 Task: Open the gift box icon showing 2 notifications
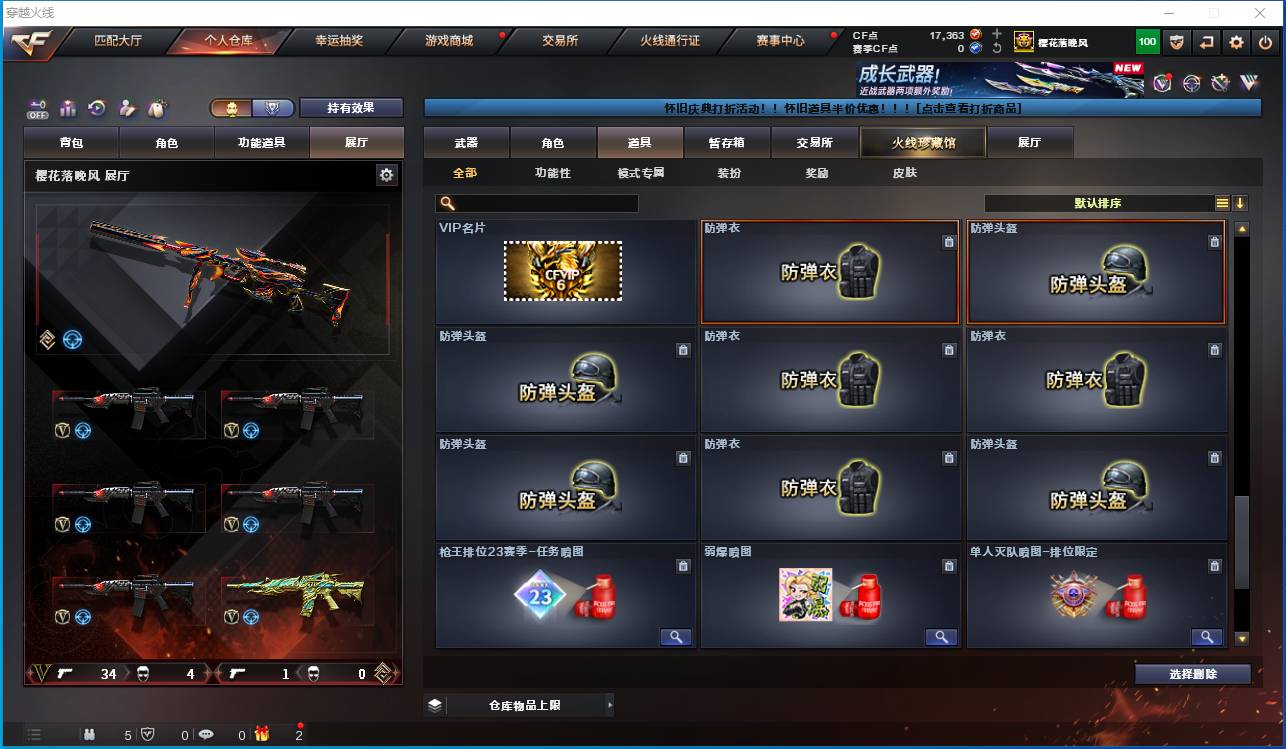[261, 734]
